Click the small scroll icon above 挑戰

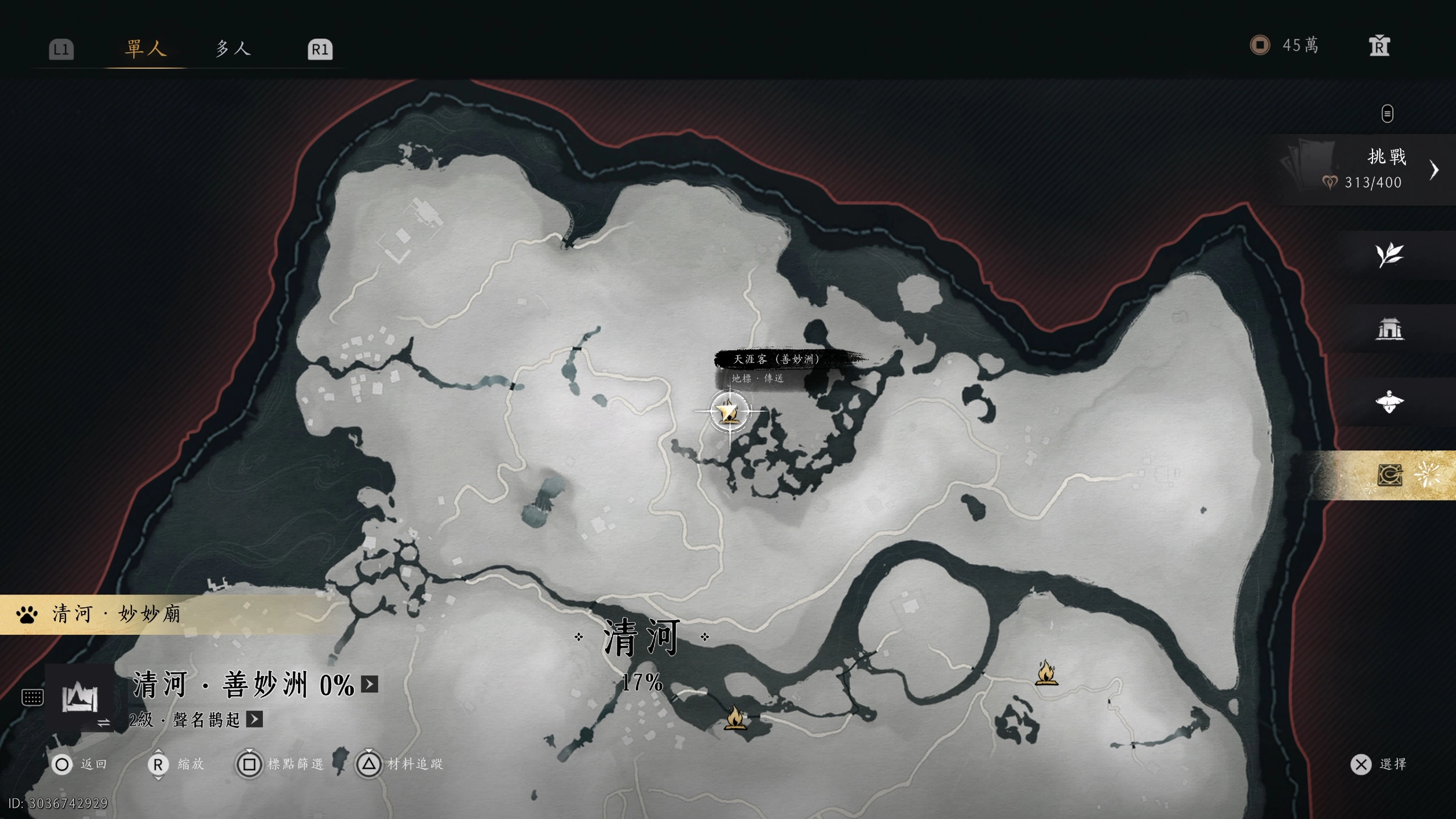pyautogui.click(x=1387, y=113)
